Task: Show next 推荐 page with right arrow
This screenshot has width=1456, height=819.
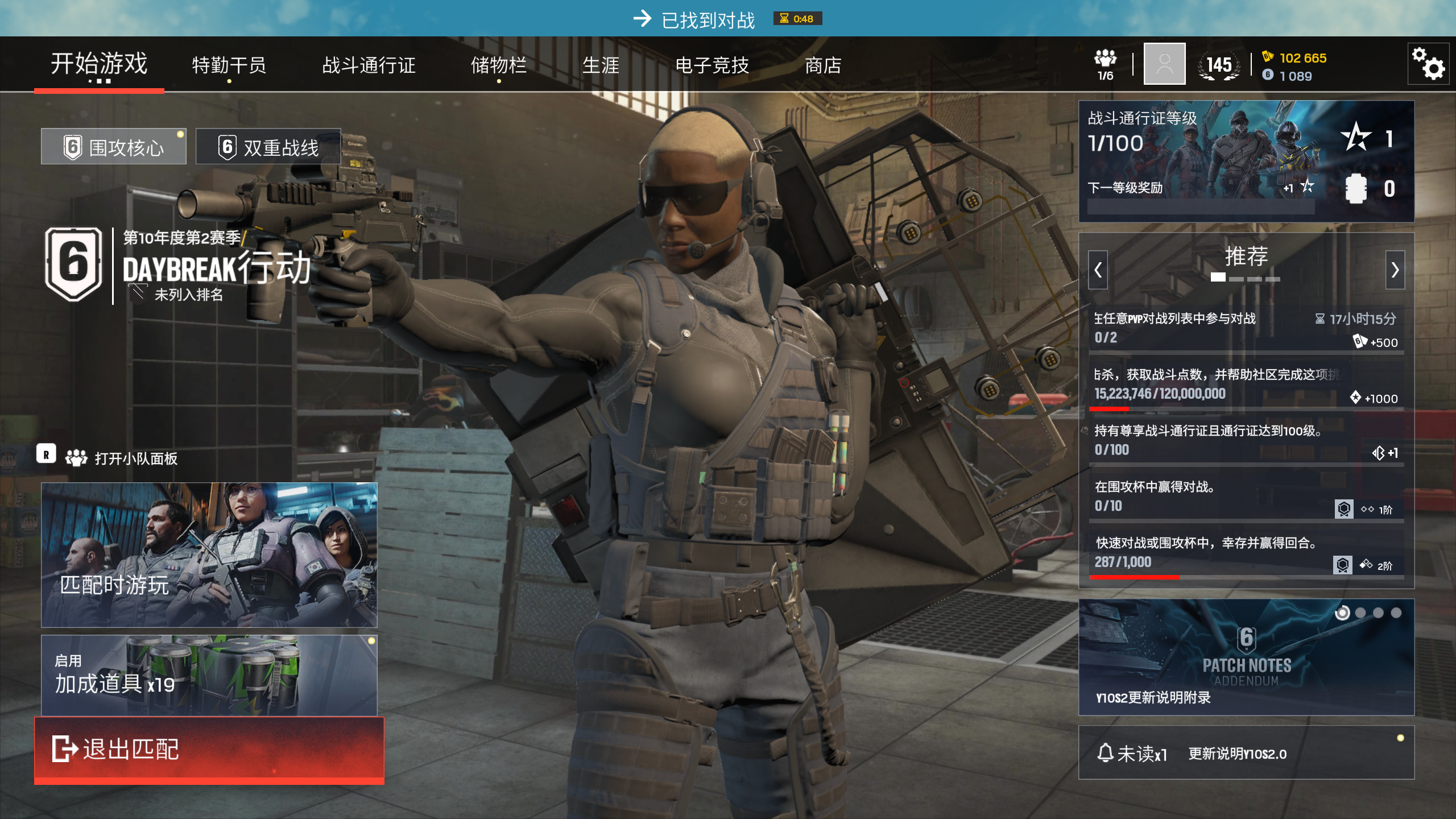Action: 1395,270
